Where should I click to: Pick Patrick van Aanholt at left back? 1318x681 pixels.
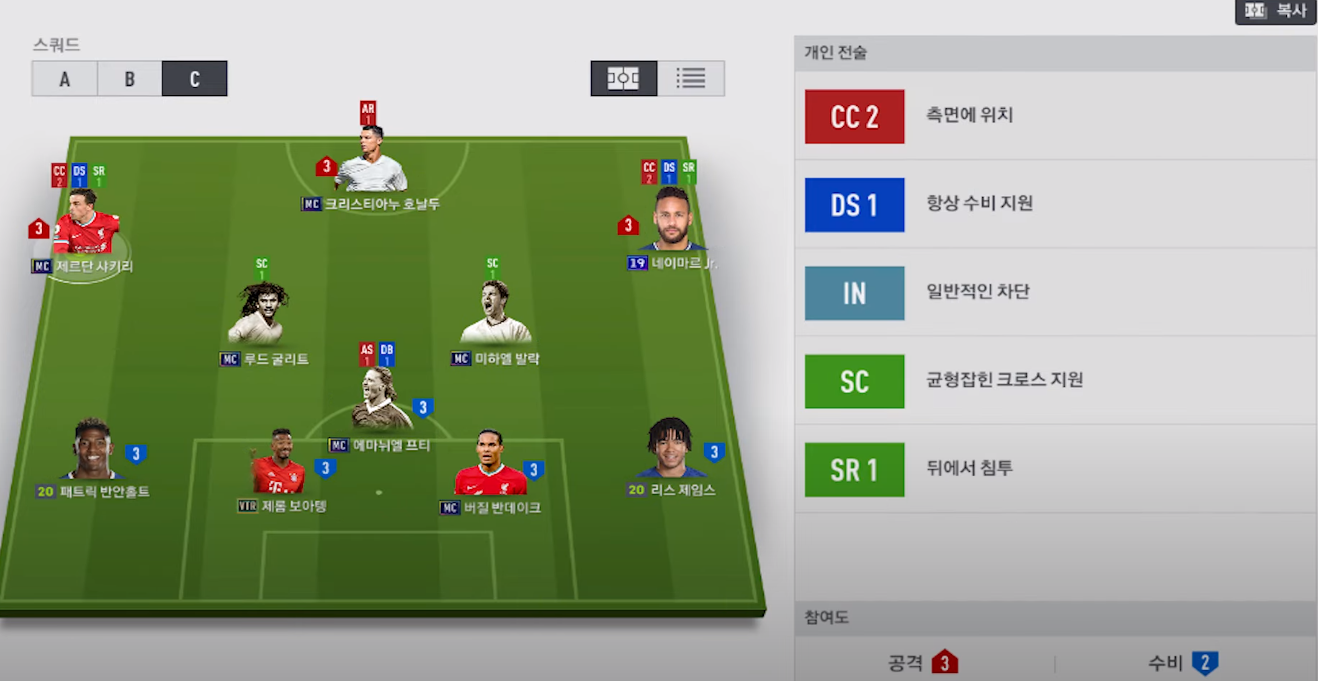click(92, 451)
